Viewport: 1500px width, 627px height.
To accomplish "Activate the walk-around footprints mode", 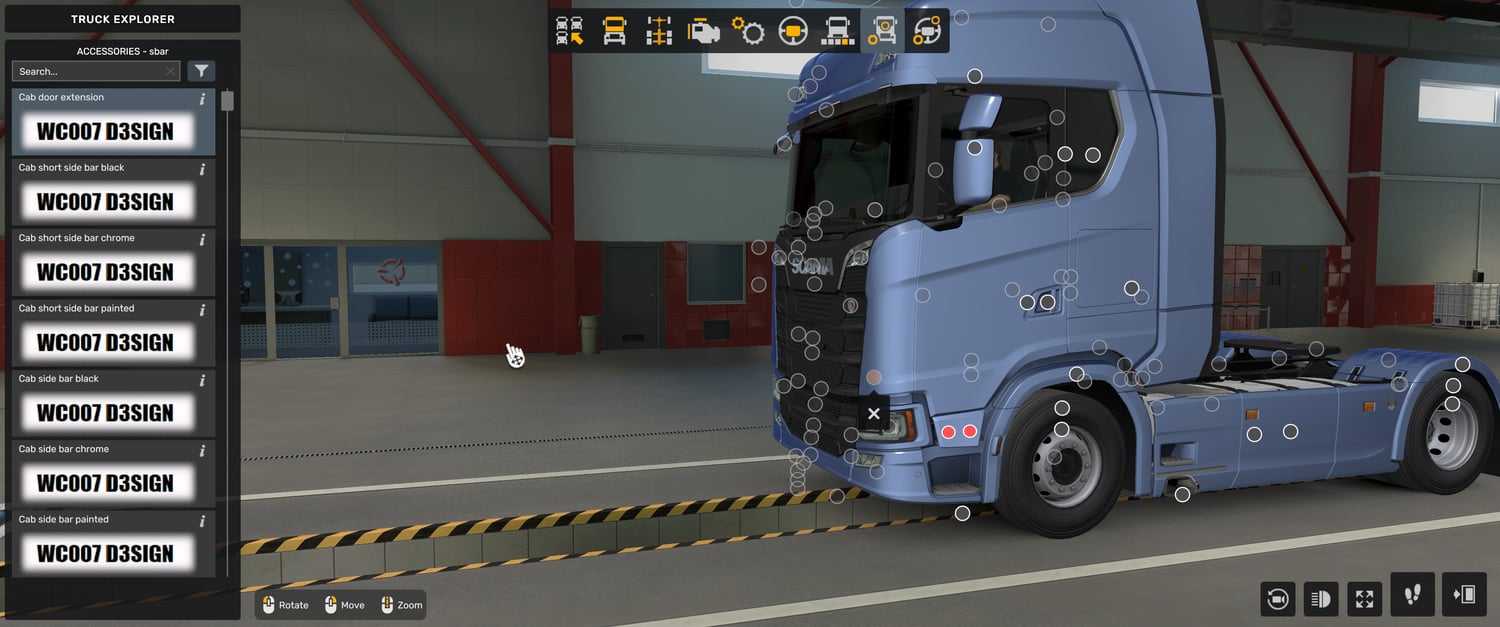I will [x=1412, y=595].
